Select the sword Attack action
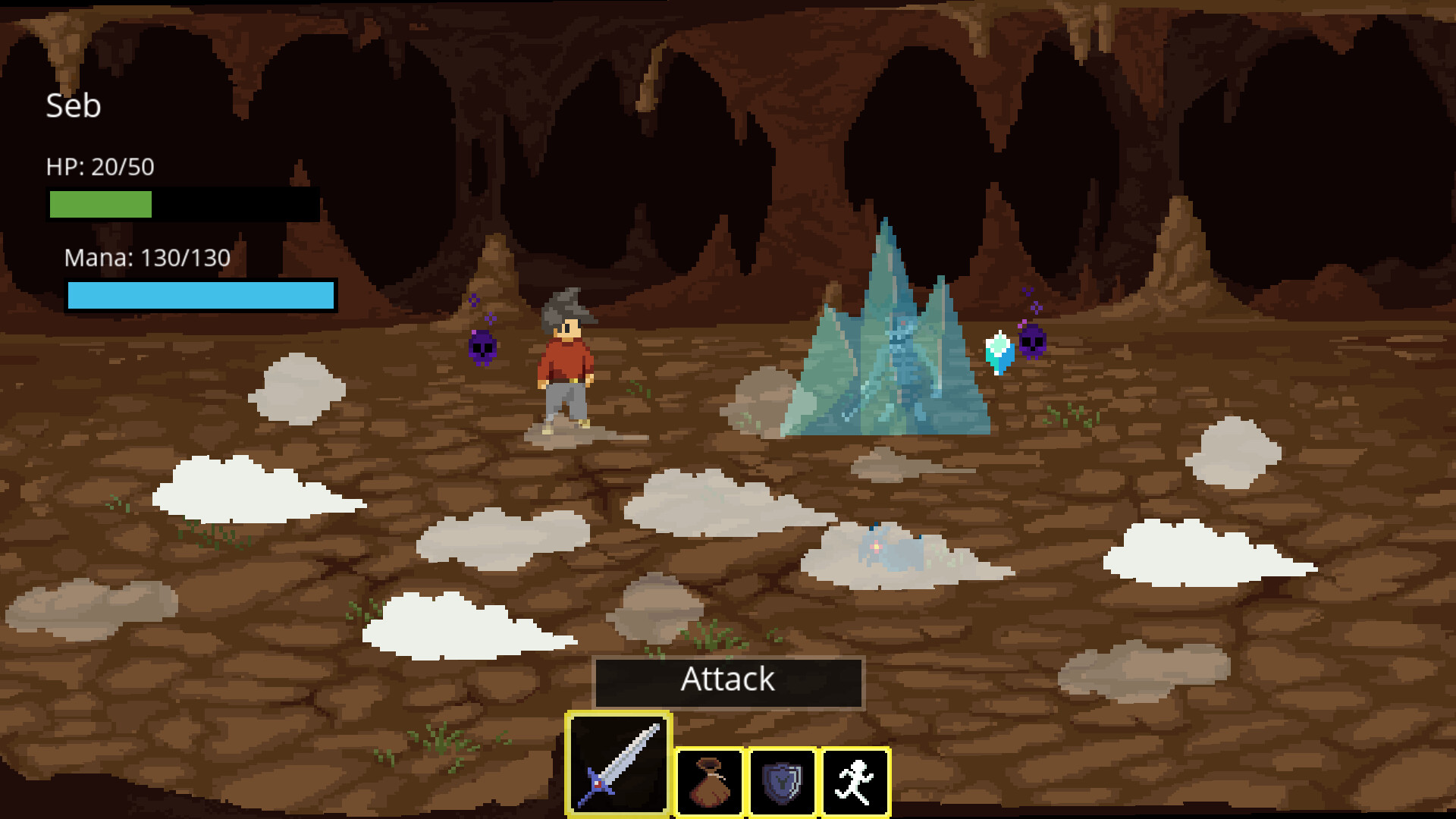This screenshot has width=1456, height=819. point(619,761)
